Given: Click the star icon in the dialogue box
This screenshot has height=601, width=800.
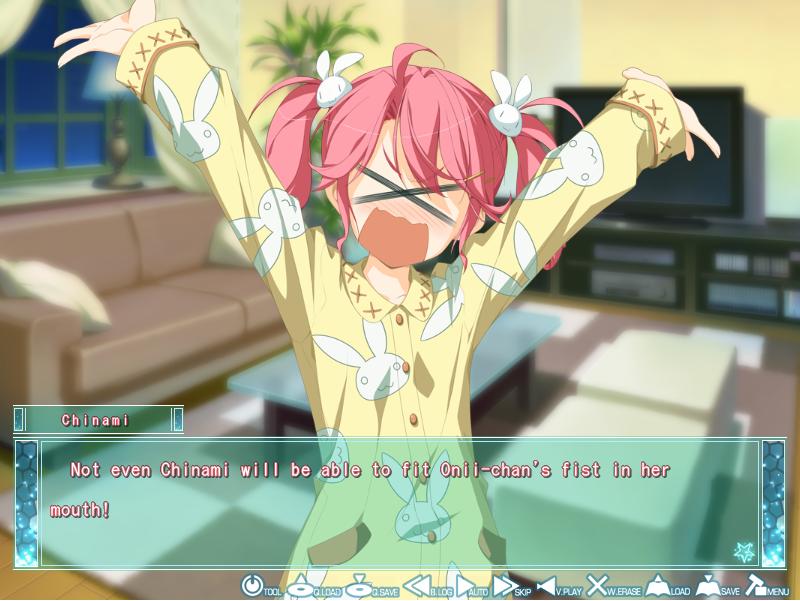Looking at the screenshot, I should (741, 549).
